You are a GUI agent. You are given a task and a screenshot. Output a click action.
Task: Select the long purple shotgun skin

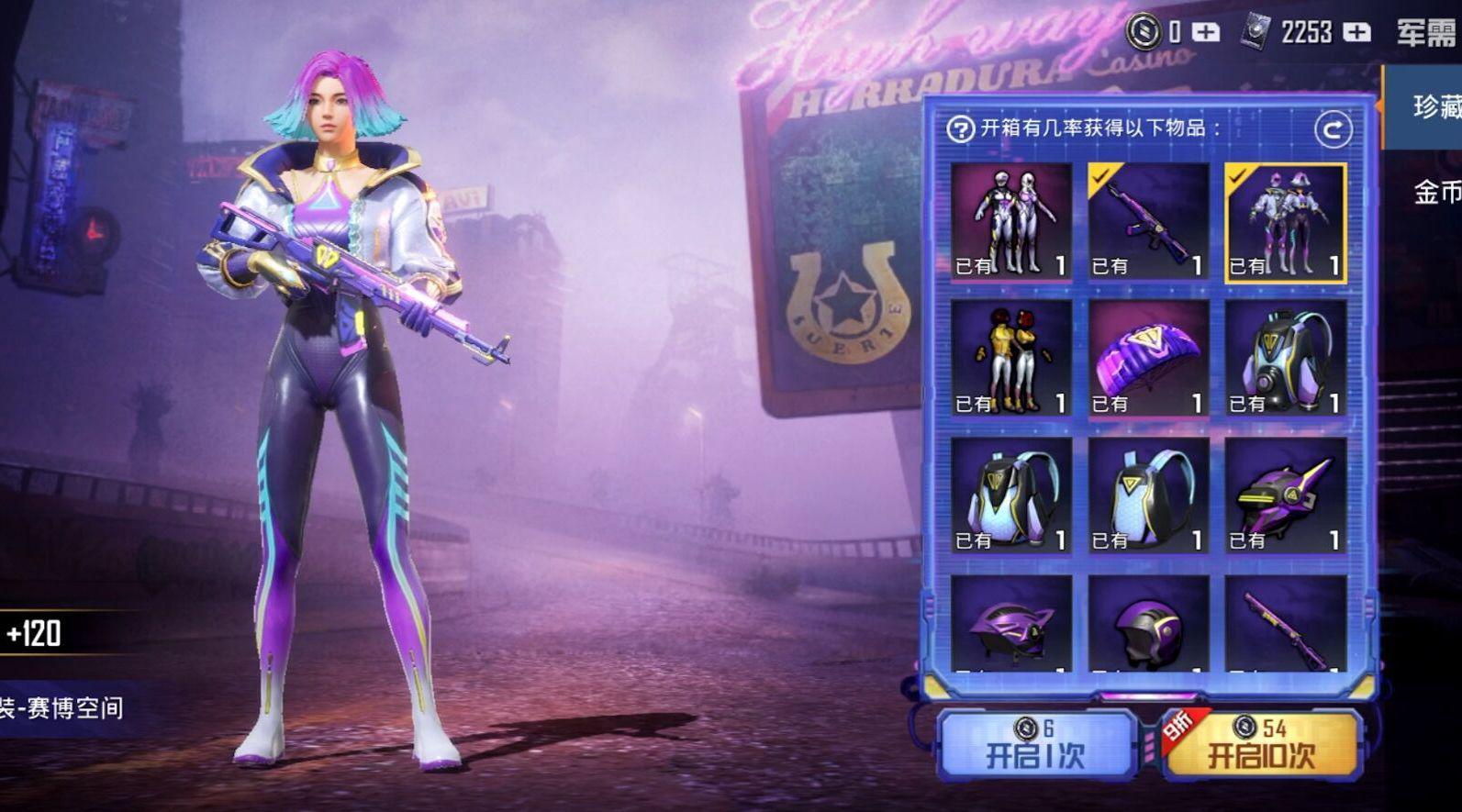1285,624
